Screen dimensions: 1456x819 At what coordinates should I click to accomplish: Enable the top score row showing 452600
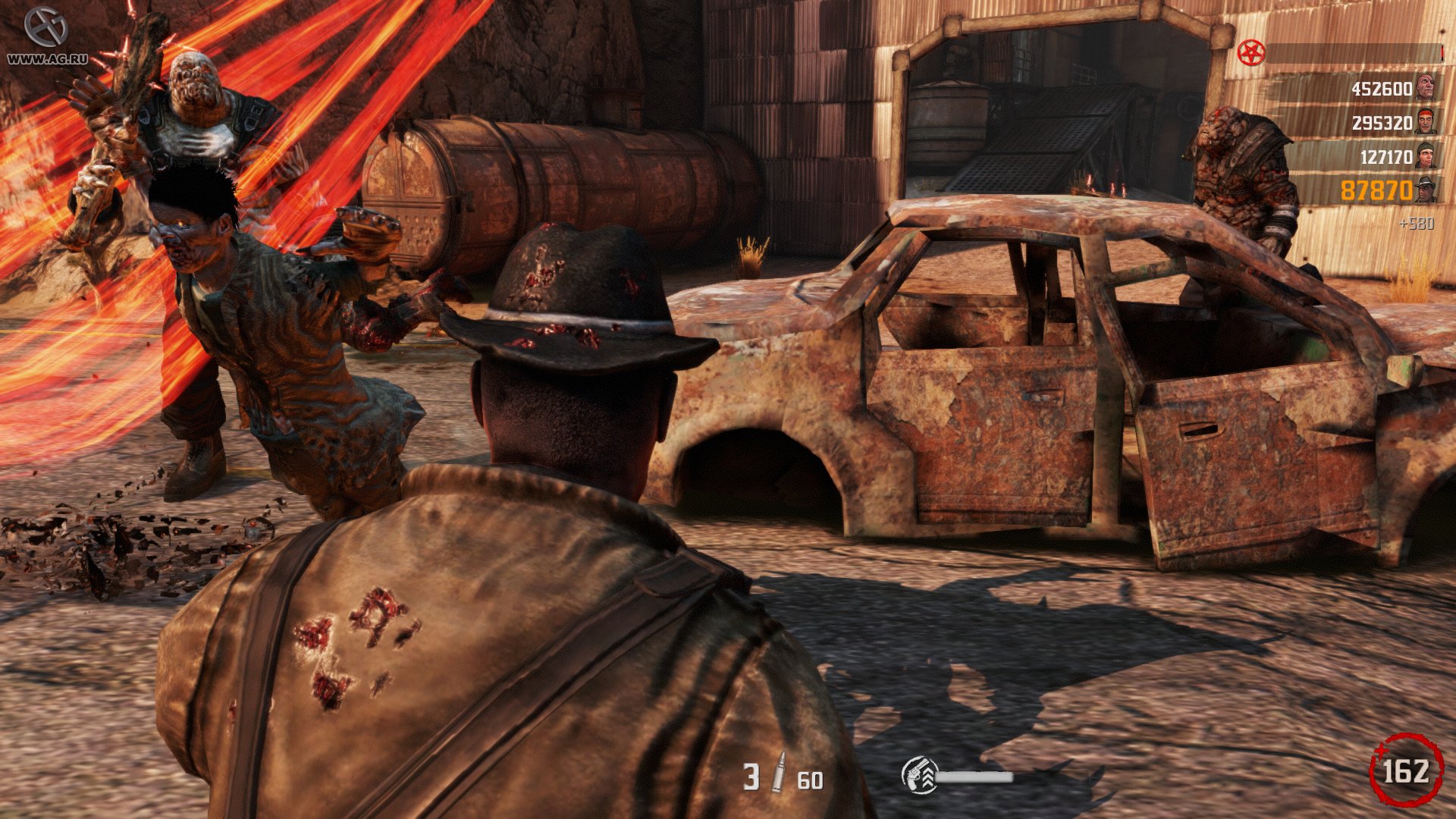1382,87
